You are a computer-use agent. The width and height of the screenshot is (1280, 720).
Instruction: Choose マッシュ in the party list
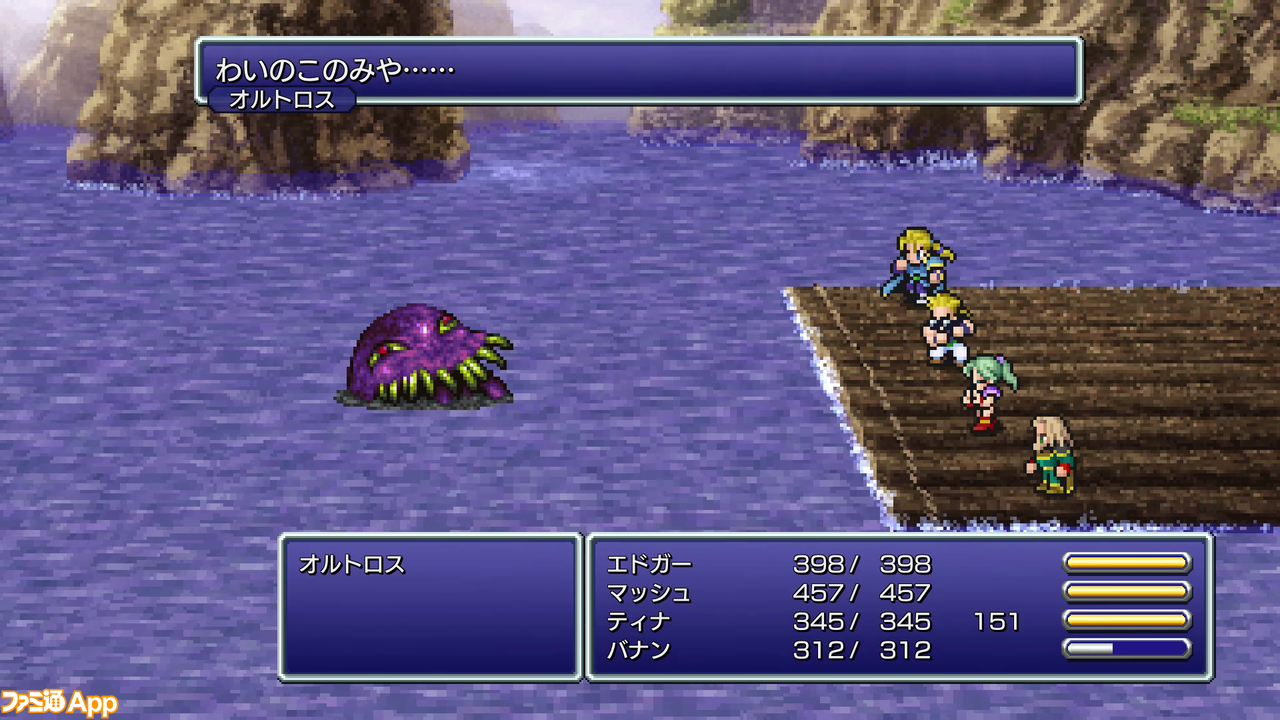pos(649,593)
